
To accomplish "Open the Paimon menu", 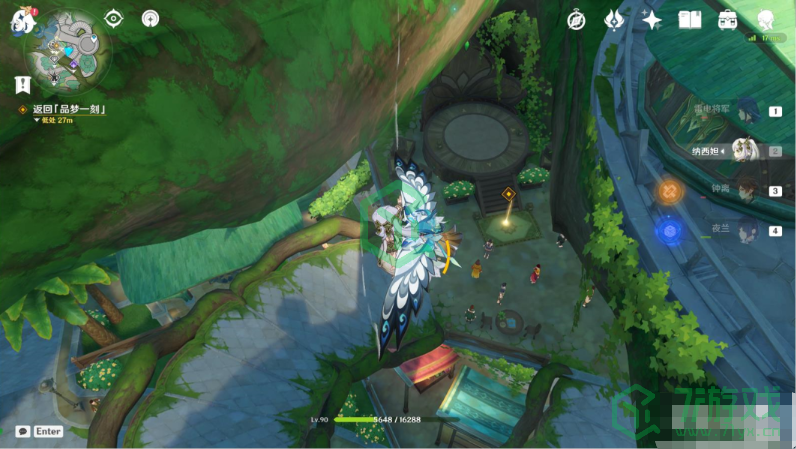I will pos(21,20).
